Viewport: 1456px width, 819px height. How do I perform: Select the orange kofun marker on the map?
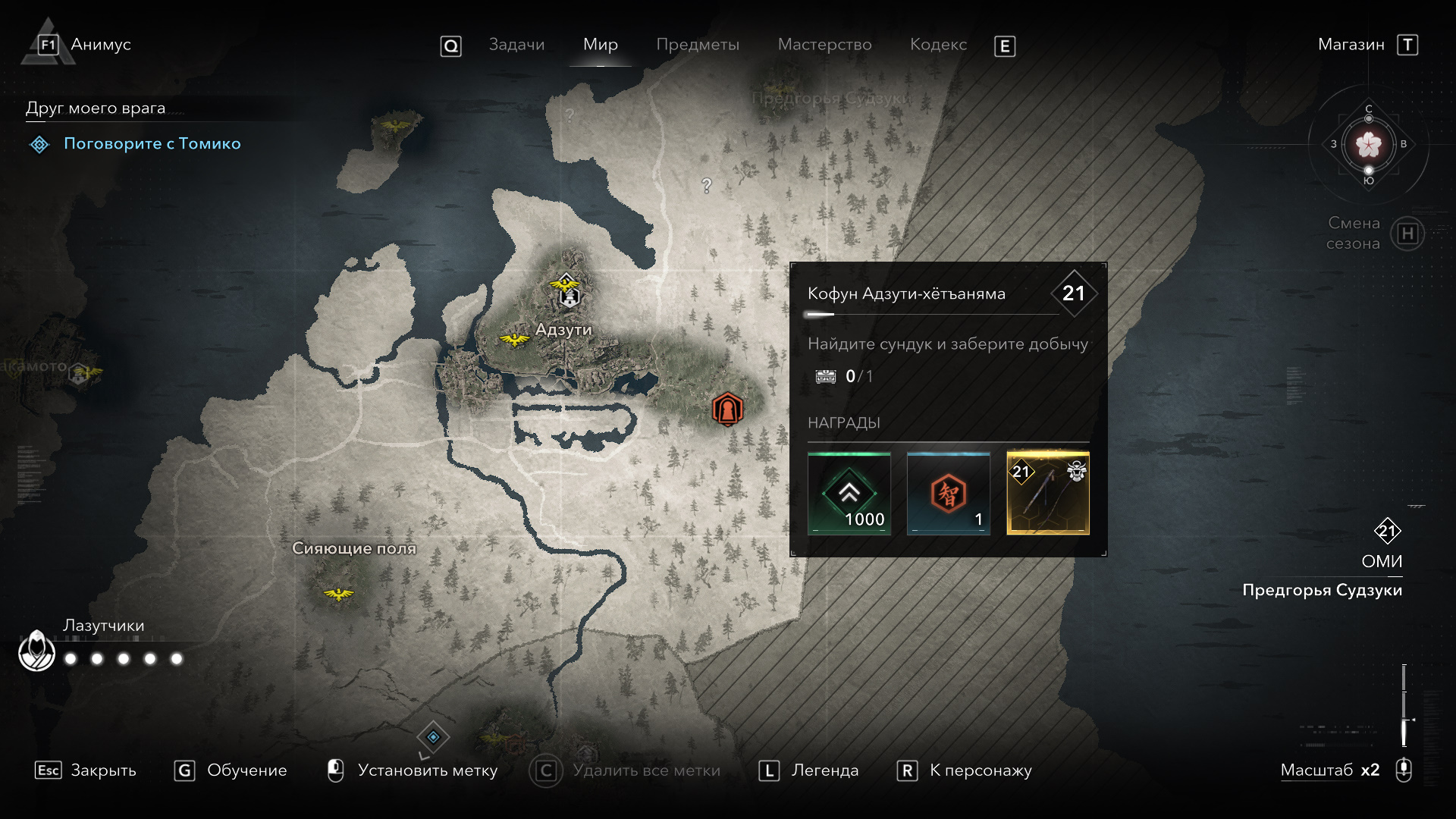727,409
